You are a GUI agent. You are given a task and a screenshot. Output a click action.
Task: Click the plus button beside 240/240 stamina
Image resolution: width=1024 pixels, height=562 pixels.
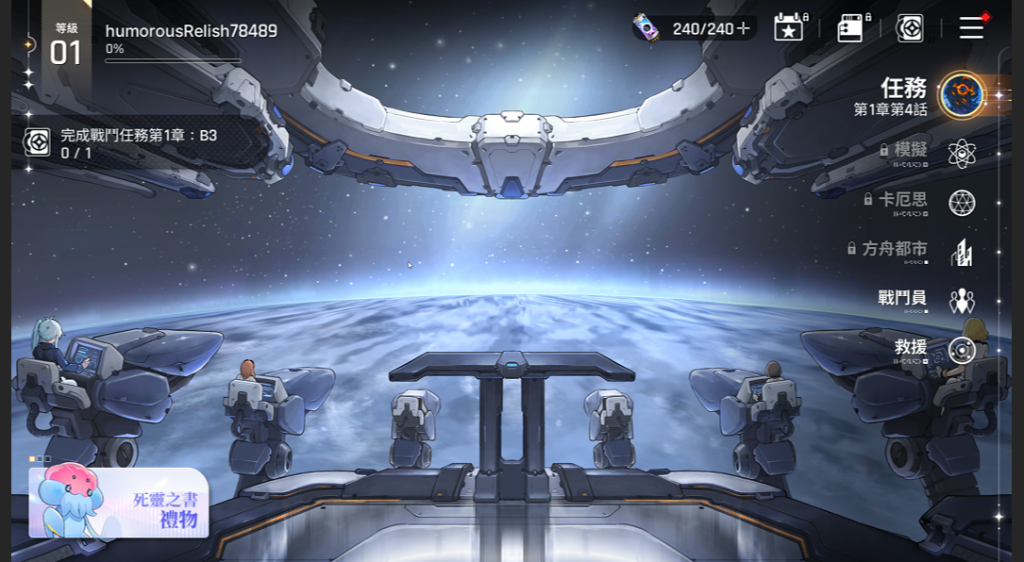pyautogui.click(x=743, y=29)
